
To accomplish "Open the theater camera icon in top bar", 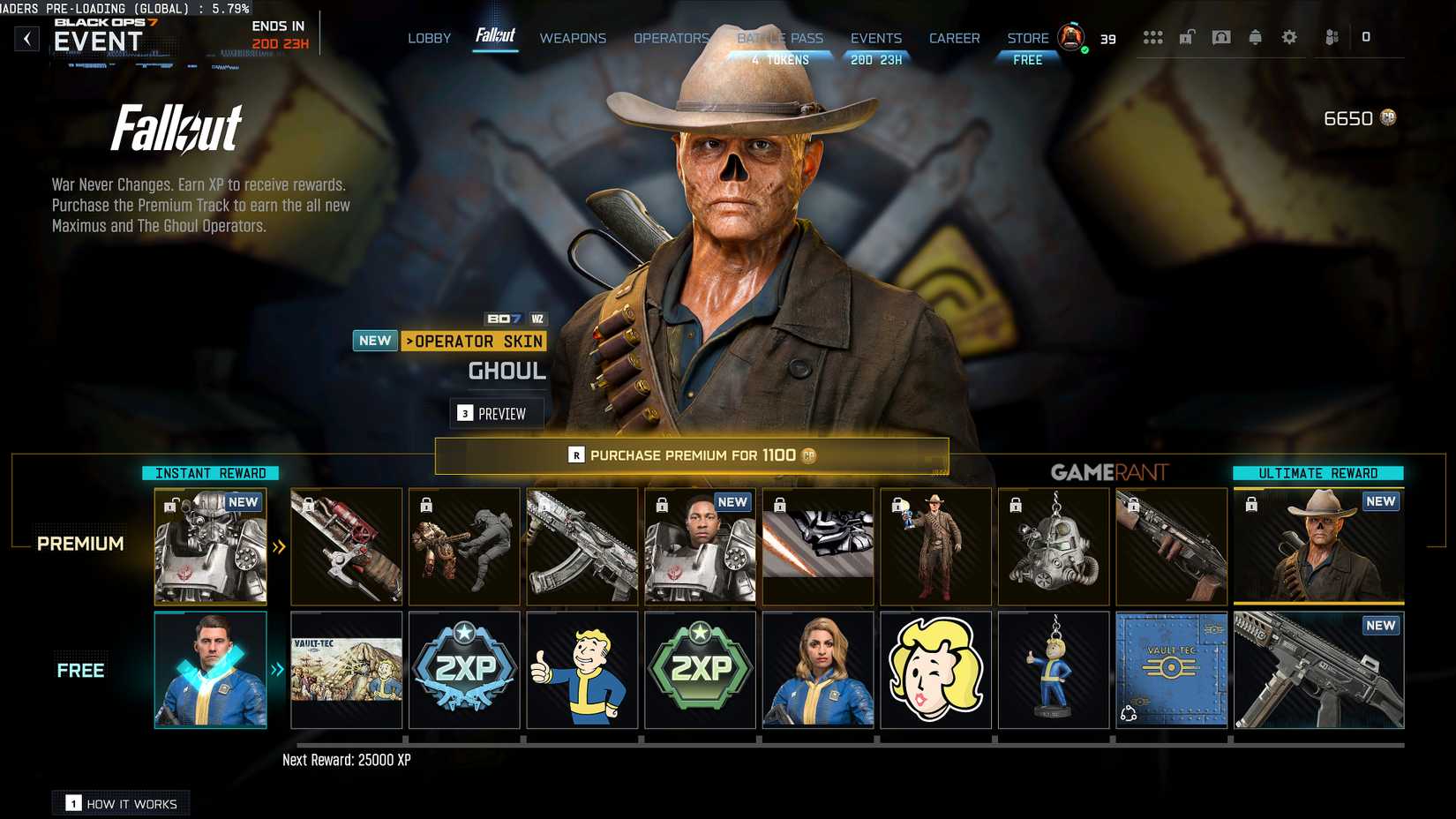I will coord(1220,37).
